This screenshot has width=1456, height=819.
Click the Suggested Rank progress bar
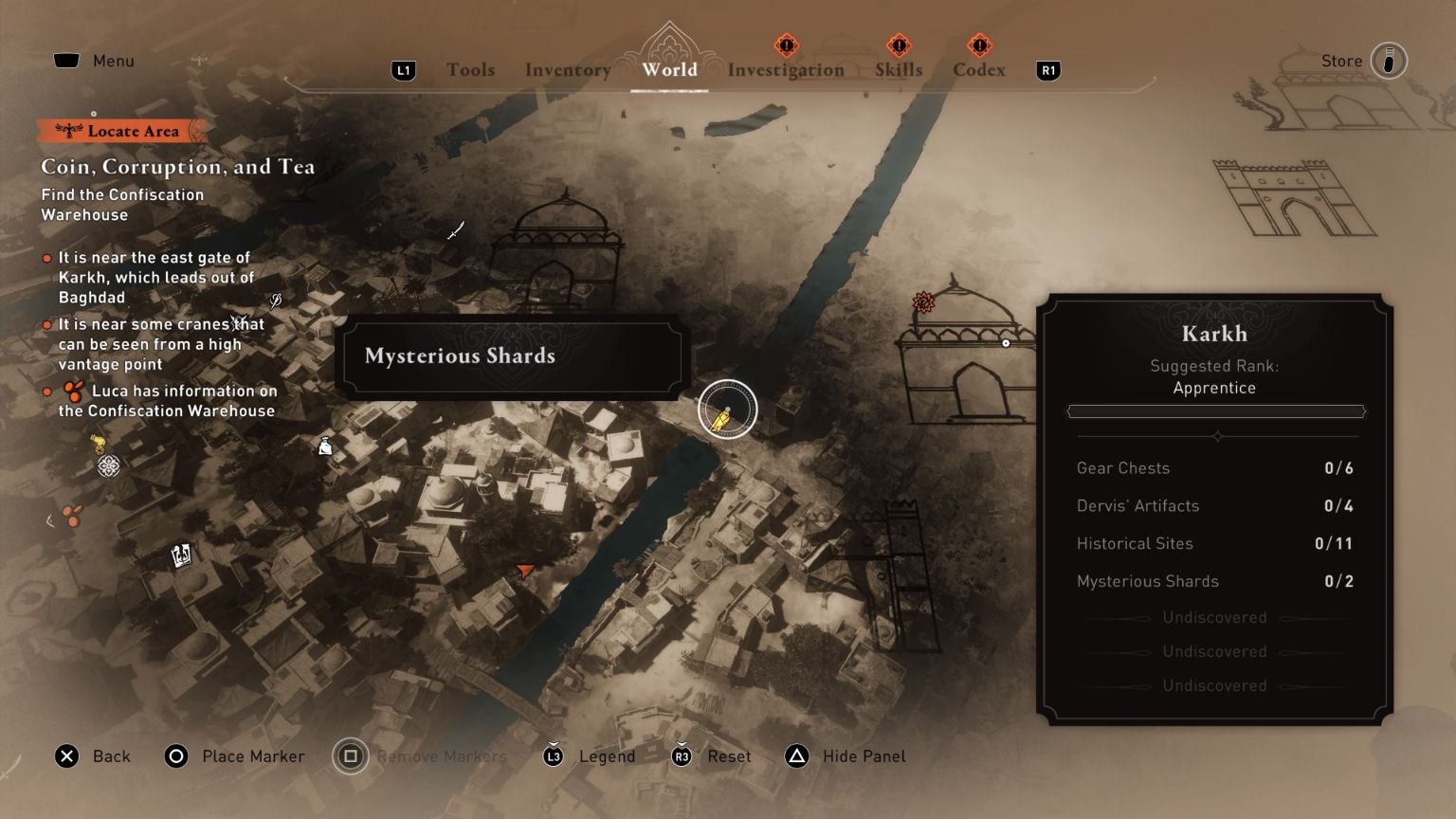coord(1216,410)
